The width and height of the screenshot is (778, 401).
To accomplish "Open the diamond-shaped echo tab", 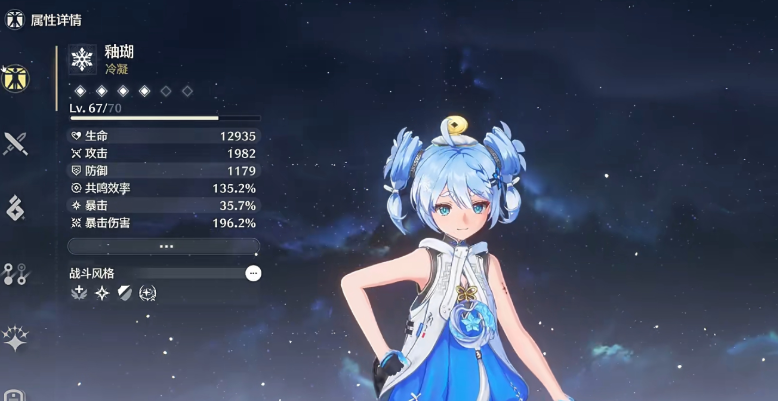I will click(15, 208).
